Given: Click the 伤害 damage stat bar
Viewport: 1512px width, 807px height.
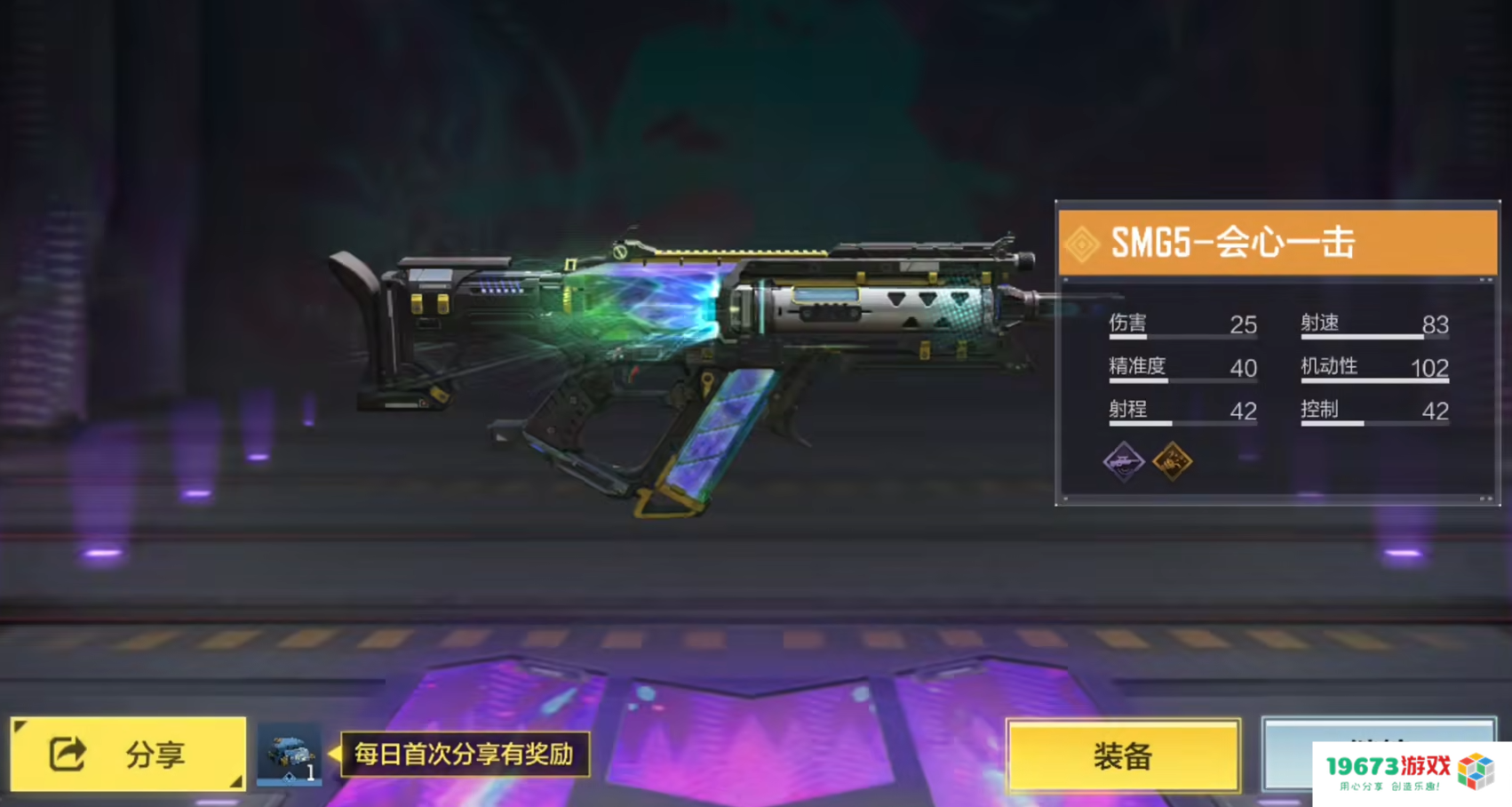Looking at the screenshot, I should [x=1182, y=336].
